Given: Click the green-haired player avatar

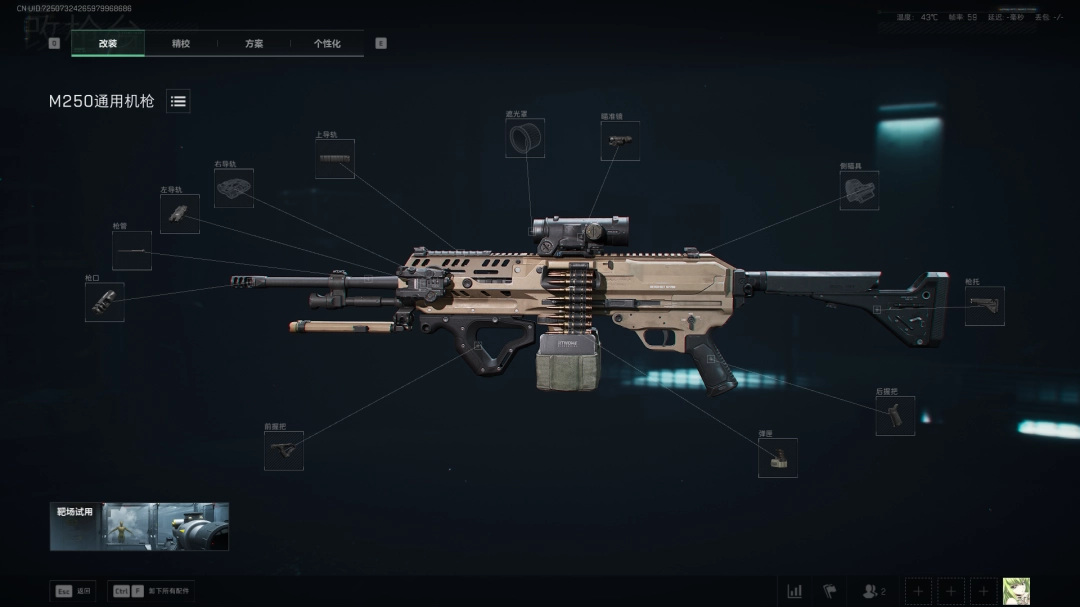Looking at the screenshot, I should [1016, 591].
